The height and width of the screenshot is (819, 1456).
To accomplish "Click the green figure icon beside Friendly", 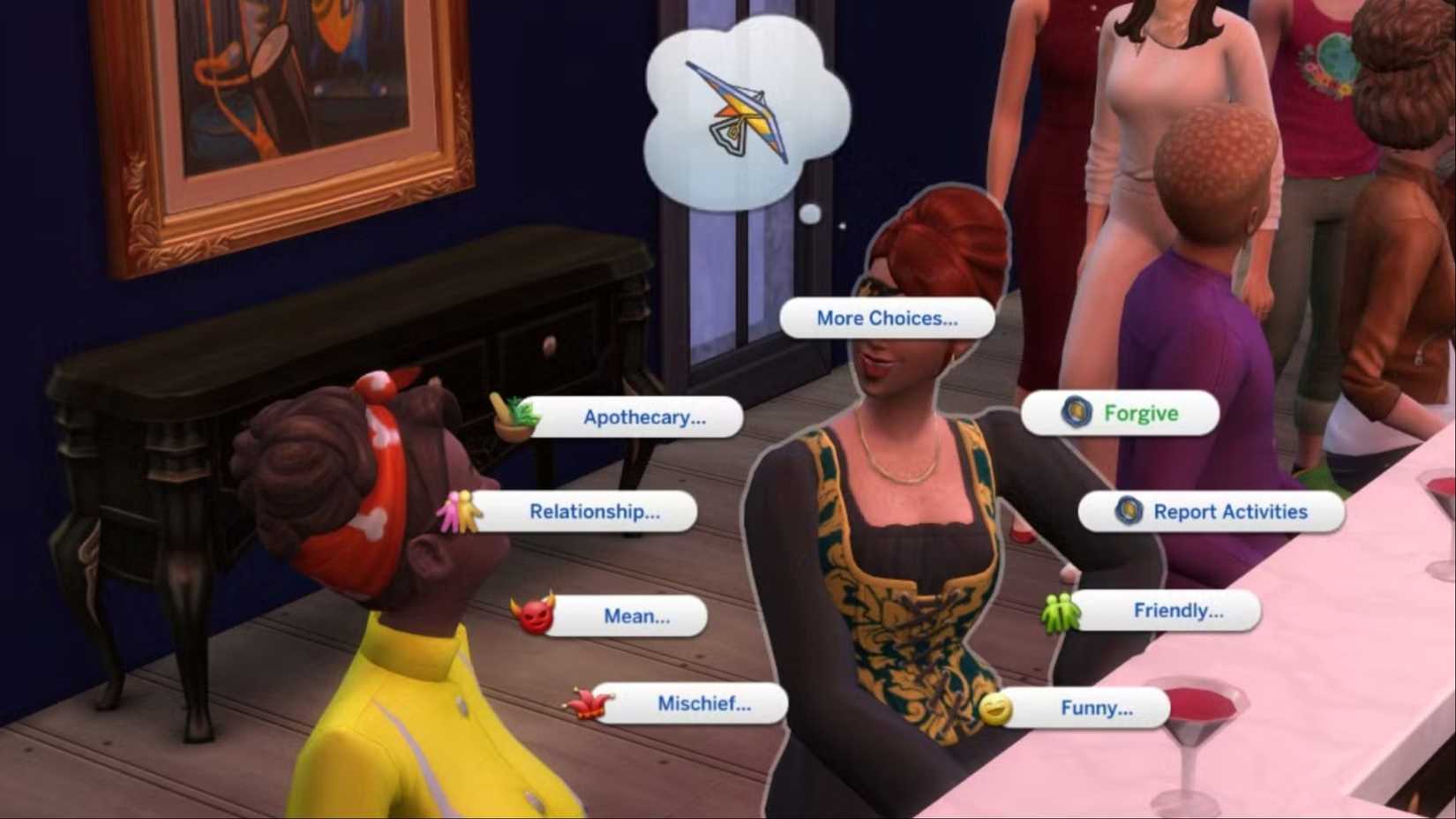I will (1062, 609).
